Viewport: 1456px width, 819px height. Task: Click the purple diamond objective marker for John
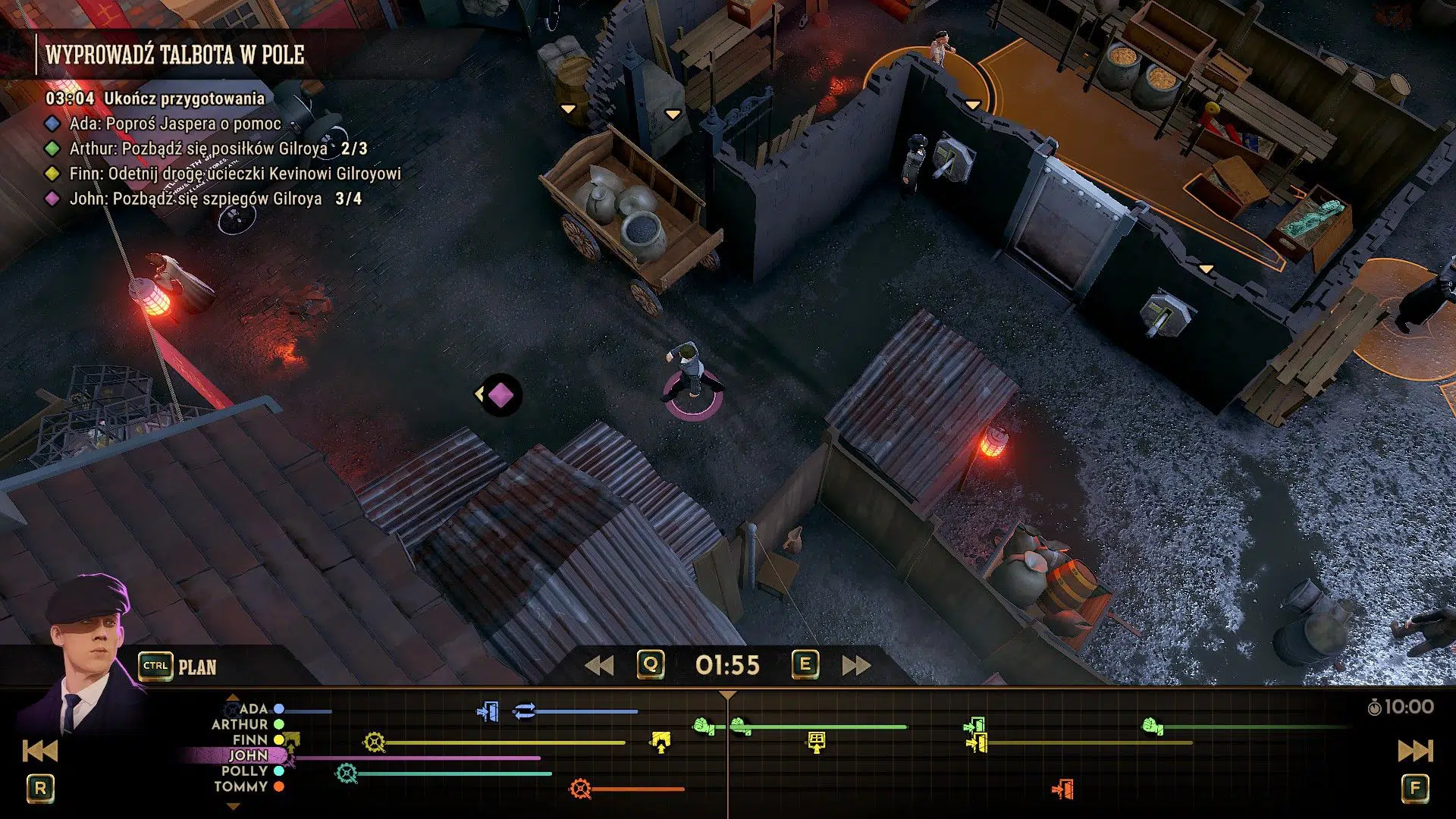pyautogui.click(x=500, y=394)
